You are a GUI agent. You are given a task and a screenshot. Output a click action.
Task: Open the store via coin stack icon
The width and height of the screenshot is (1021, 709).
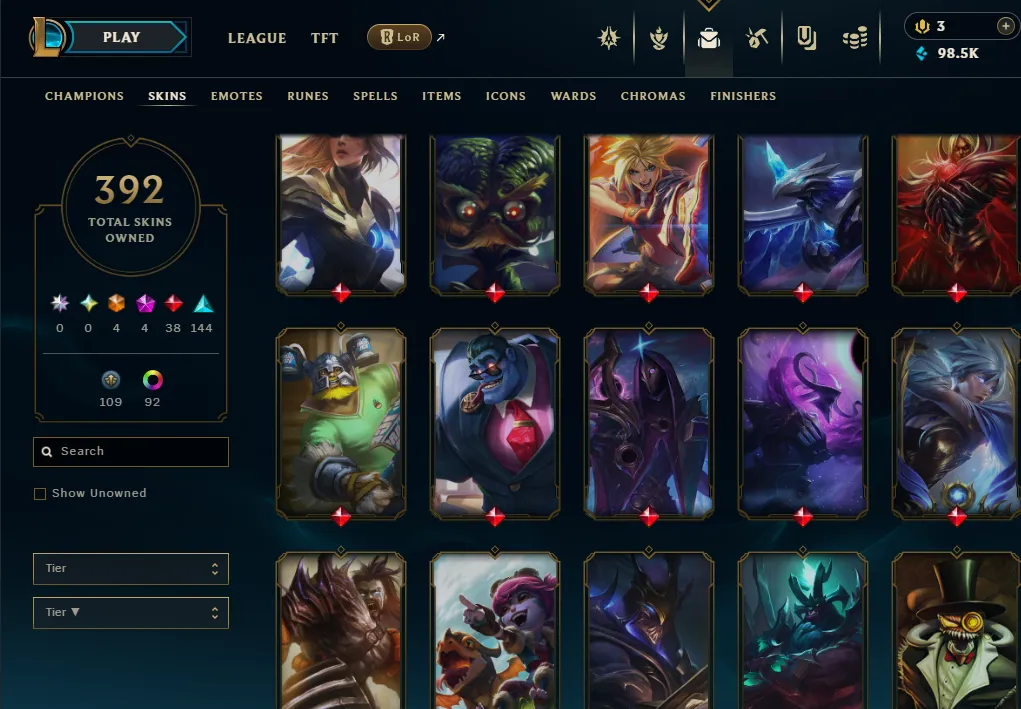855,39
